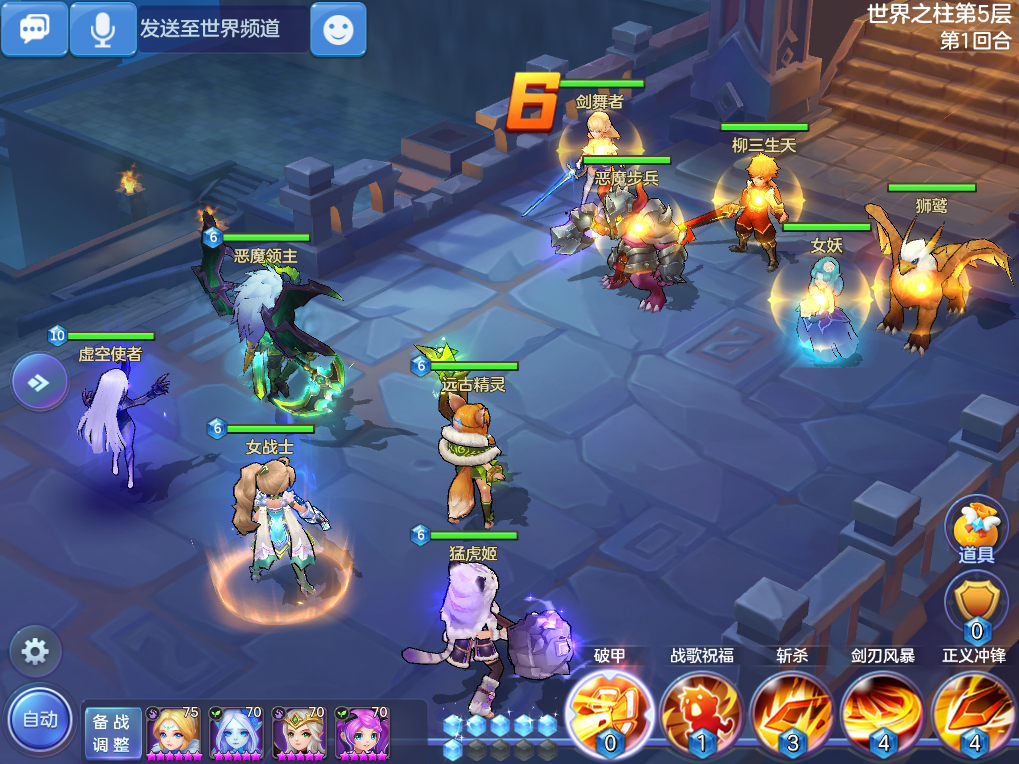Open the 备战调整 lineup adjustment
1019x764 pixels.
112,733
